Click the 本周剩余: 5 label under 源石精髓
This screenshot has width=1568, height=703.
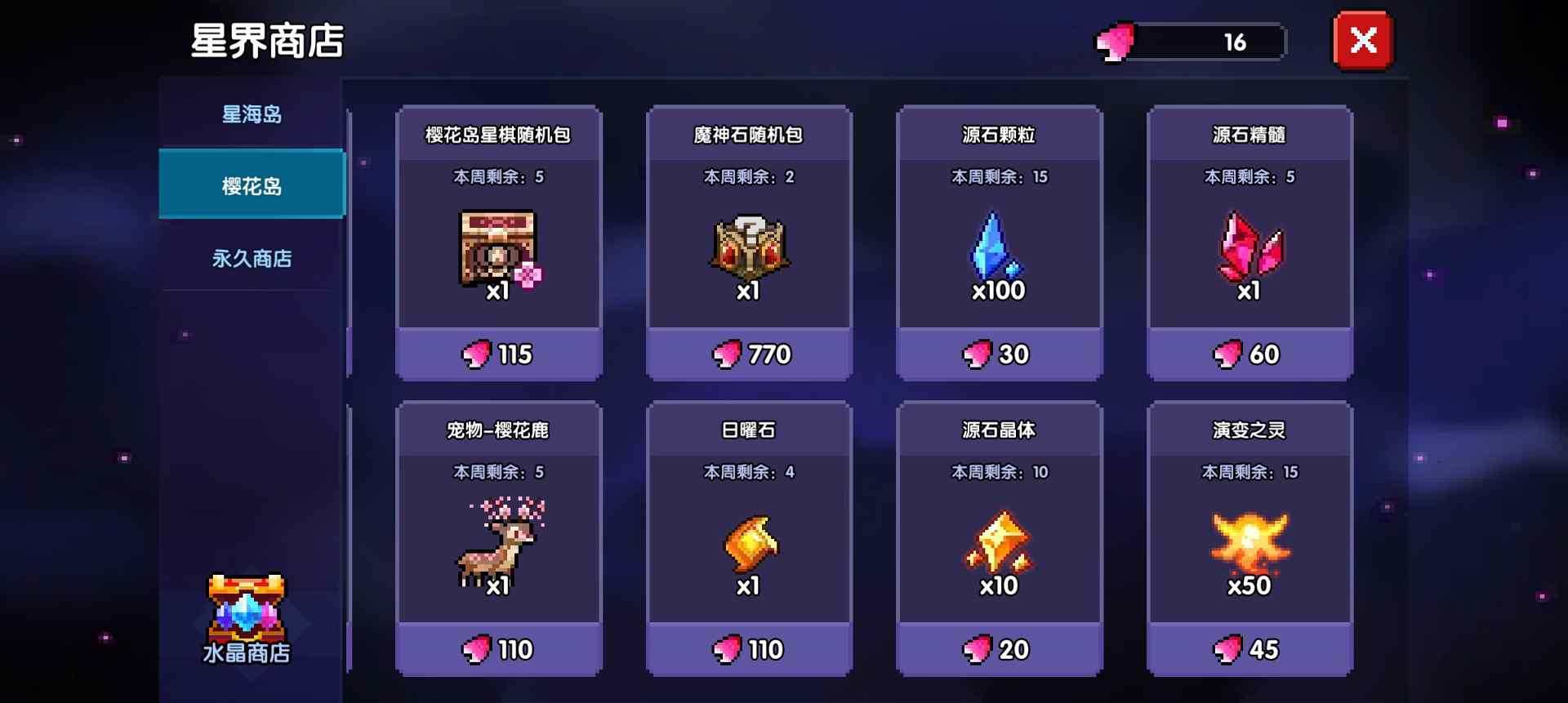click(x=1248, y=176)
